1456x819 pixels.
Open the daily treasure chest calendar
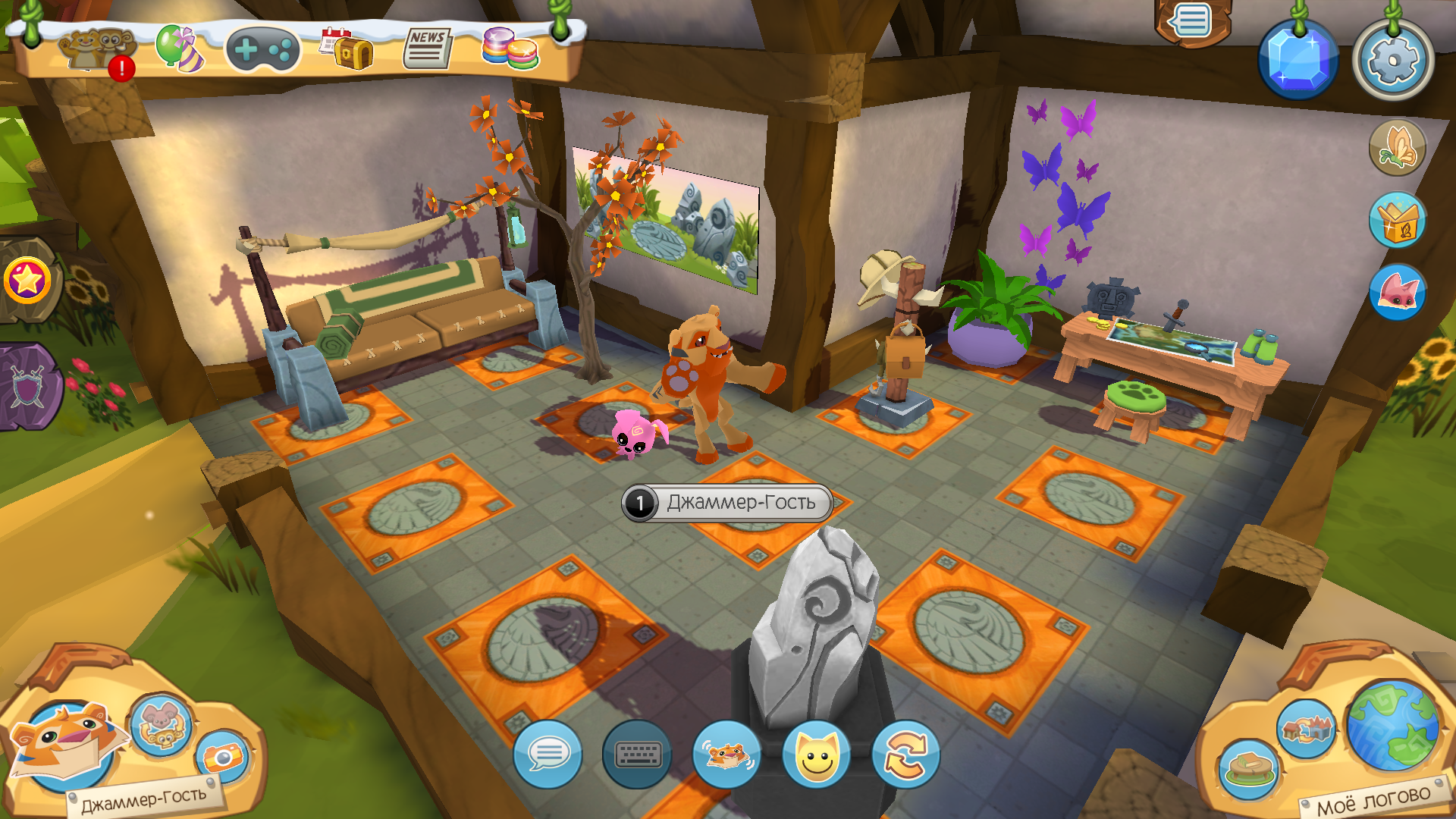[347, 50]
